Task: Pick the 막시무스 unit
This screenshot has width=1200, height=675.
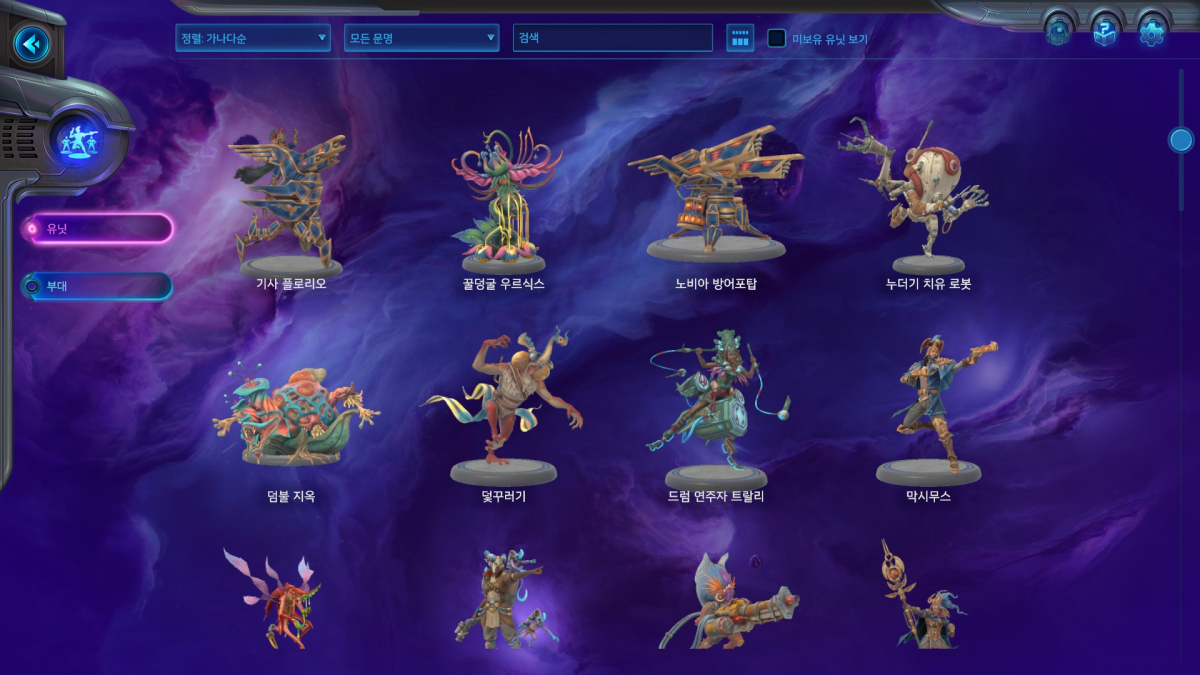Action: (x=928, y=410)
